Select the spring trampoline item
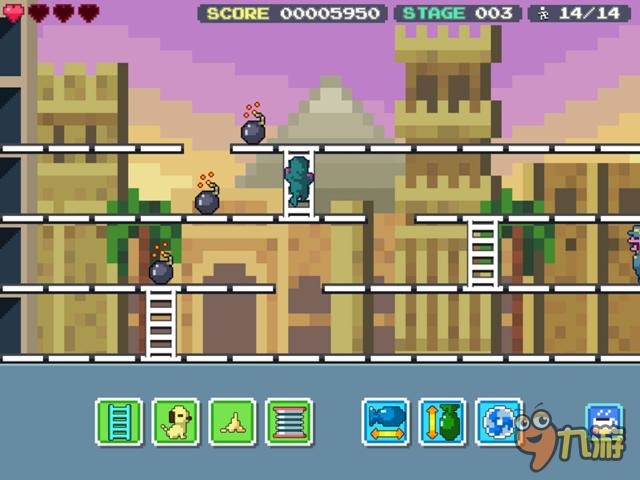Viewport: 640px width, 480px height. 288,421
